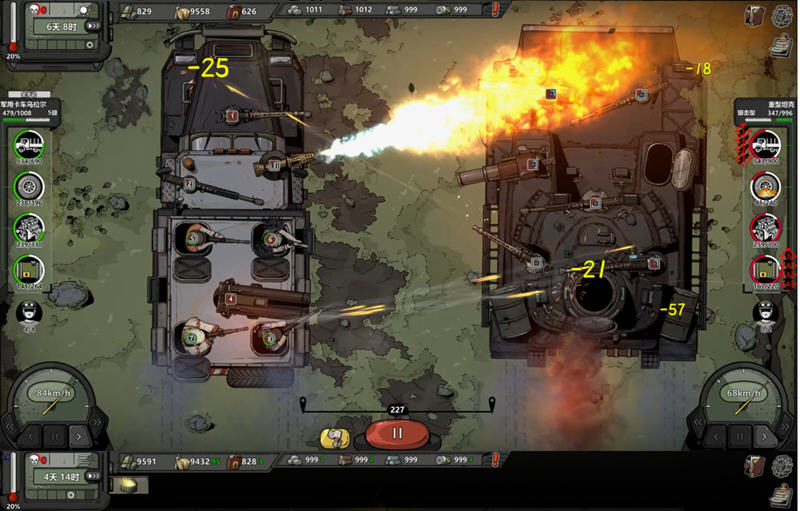Click the yellow button beside the pause button
800x511 pixels.
pyautogui.click(x=333, y=436)
